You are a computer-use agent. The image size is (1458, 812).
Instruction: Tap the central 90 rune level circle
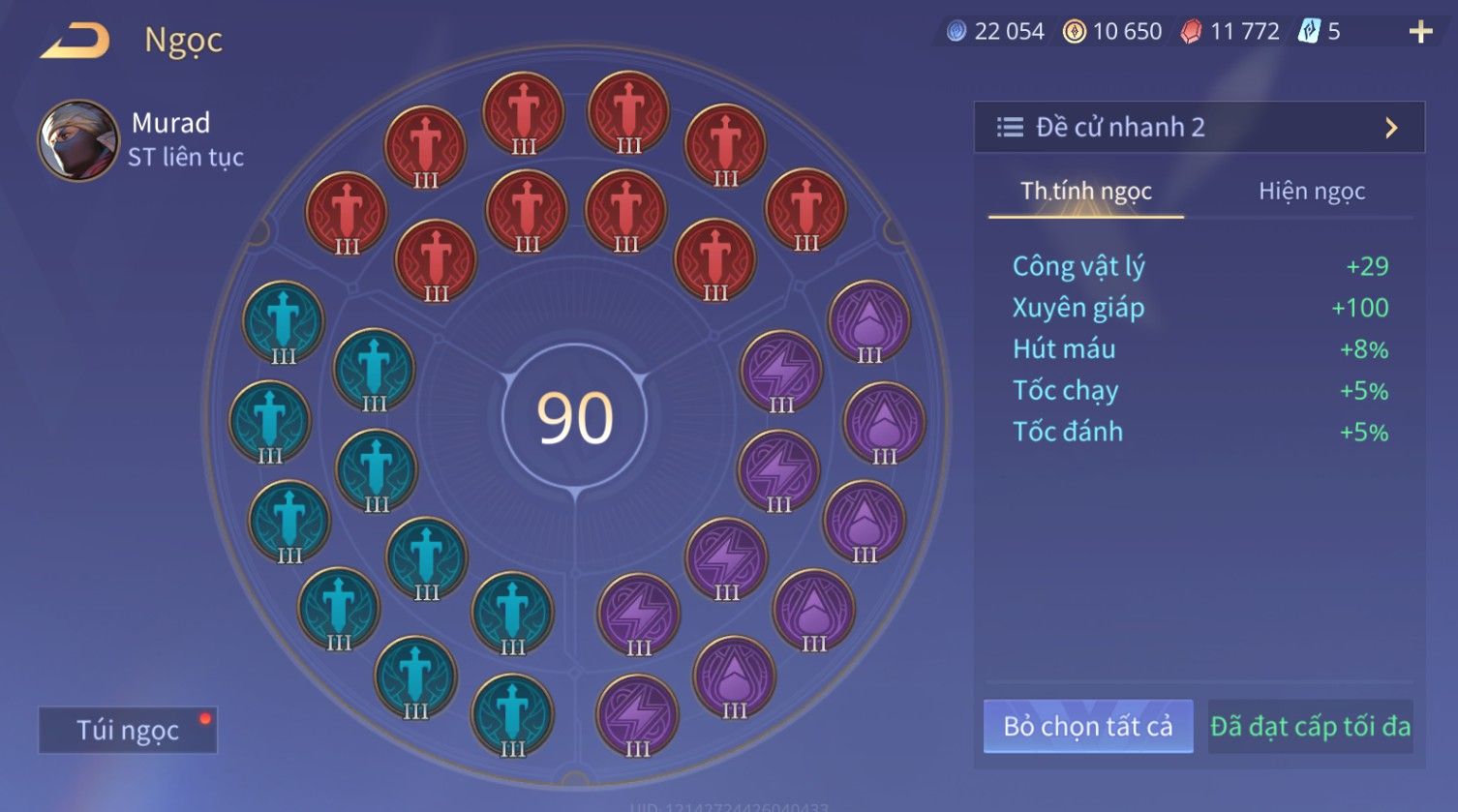coord(575,418)
